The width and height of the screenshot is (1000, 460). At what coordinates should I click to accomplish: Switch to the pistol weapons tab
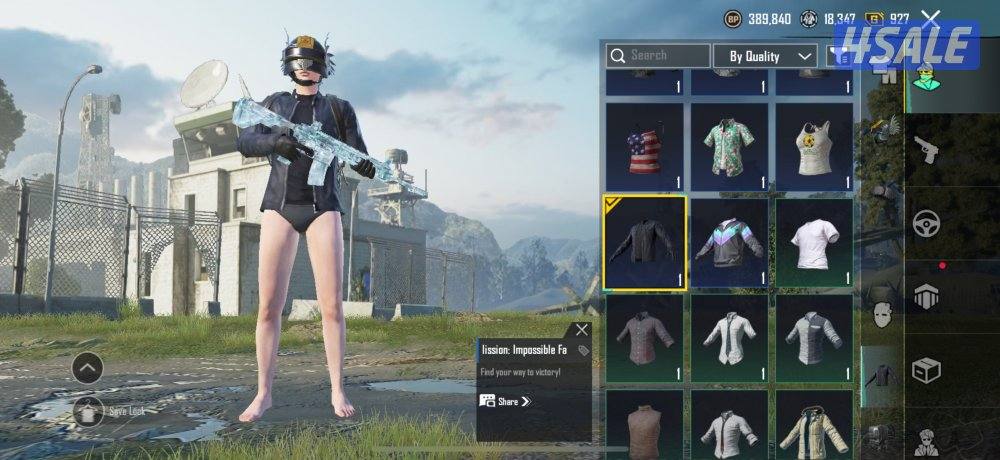coord(926,151)
